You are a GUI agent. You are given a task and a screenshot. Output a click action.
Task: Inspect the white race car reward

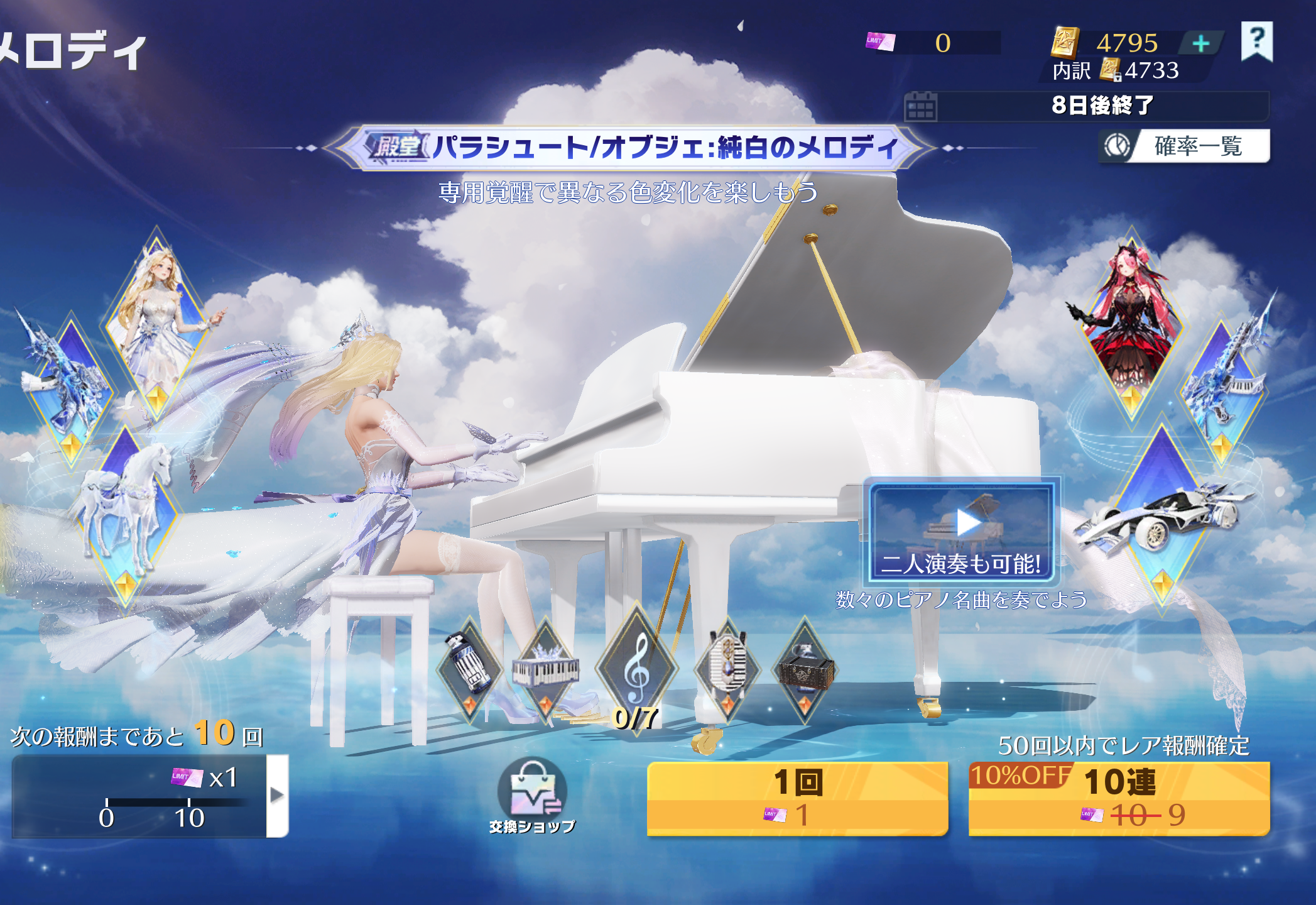click(1162, 515)
